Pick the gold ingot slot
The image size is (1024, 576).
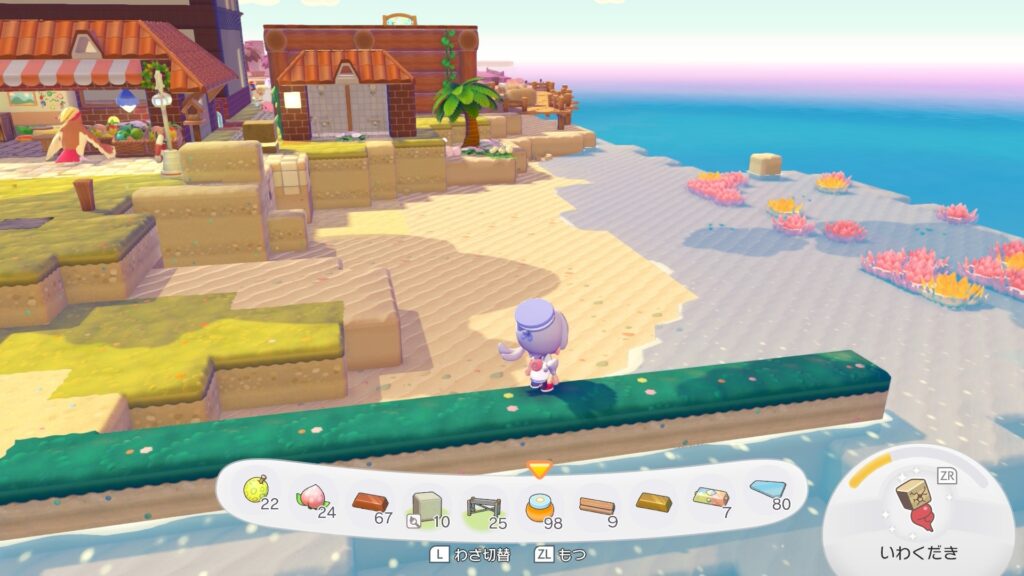pyautogui.click(x=654, y=501)
